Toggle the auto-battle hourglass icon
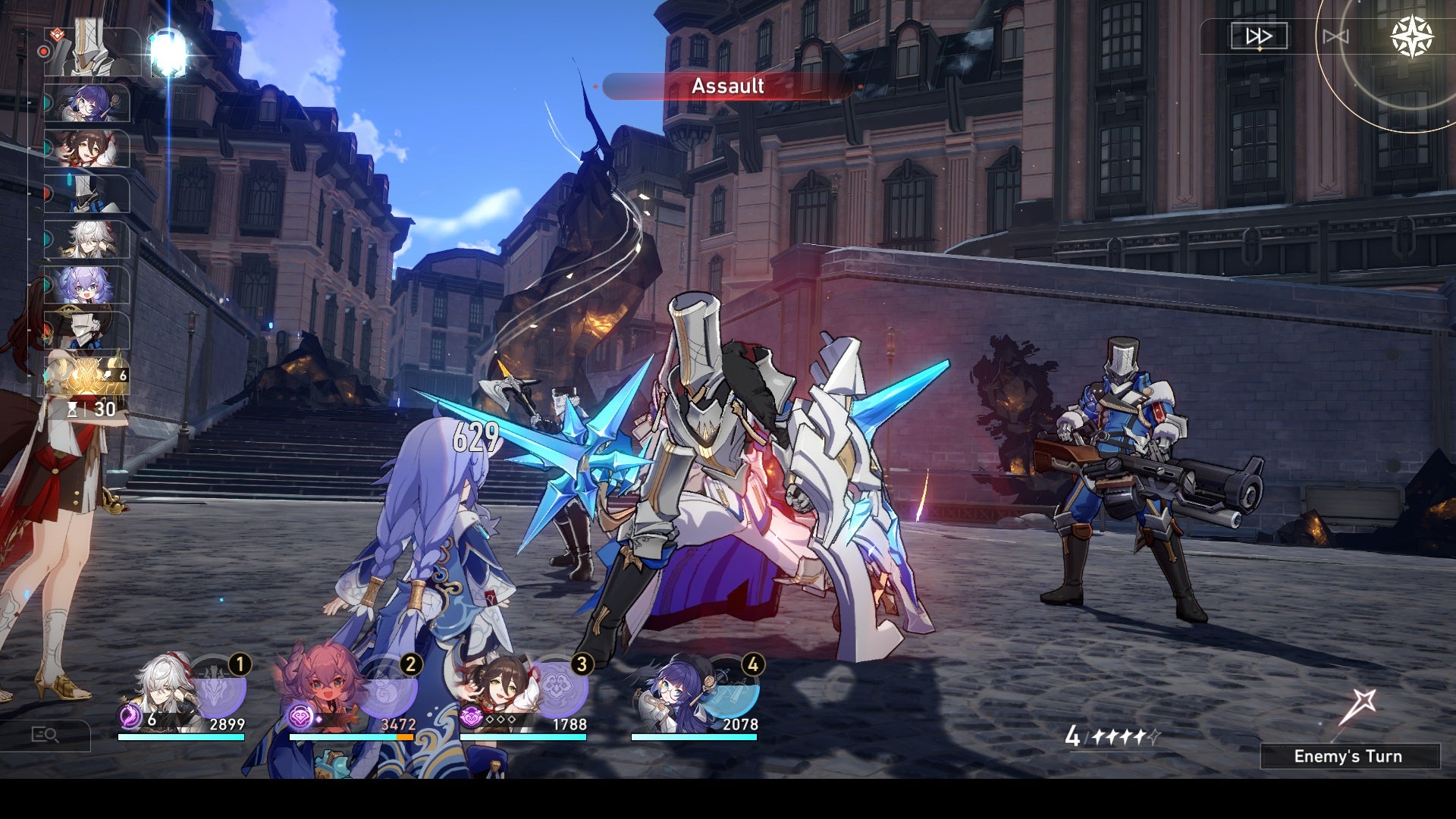 pyautogui.click(x=1335, y=36)
